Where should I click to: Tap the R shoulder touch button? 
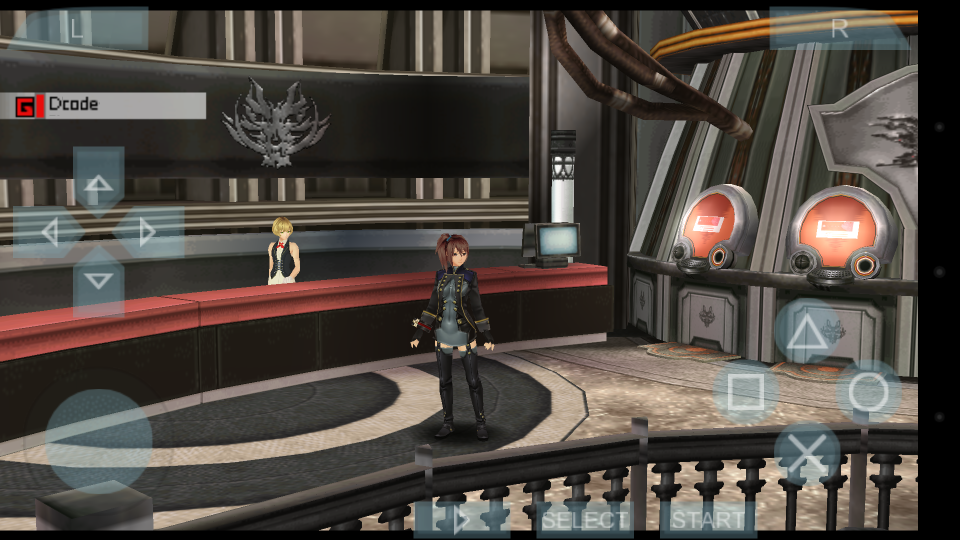[839, 29]
